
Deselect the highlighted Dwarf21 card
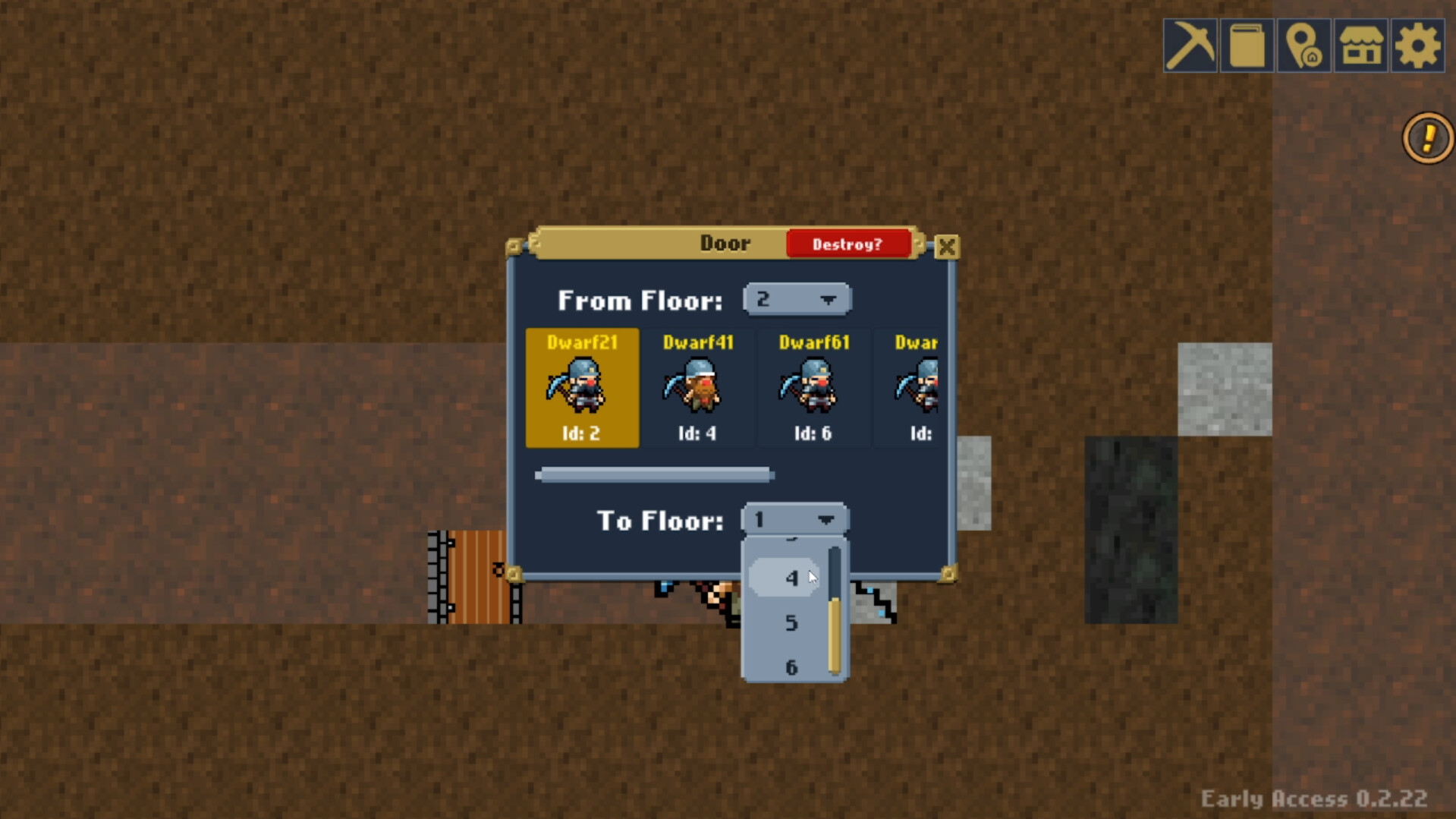pos(582,387)
